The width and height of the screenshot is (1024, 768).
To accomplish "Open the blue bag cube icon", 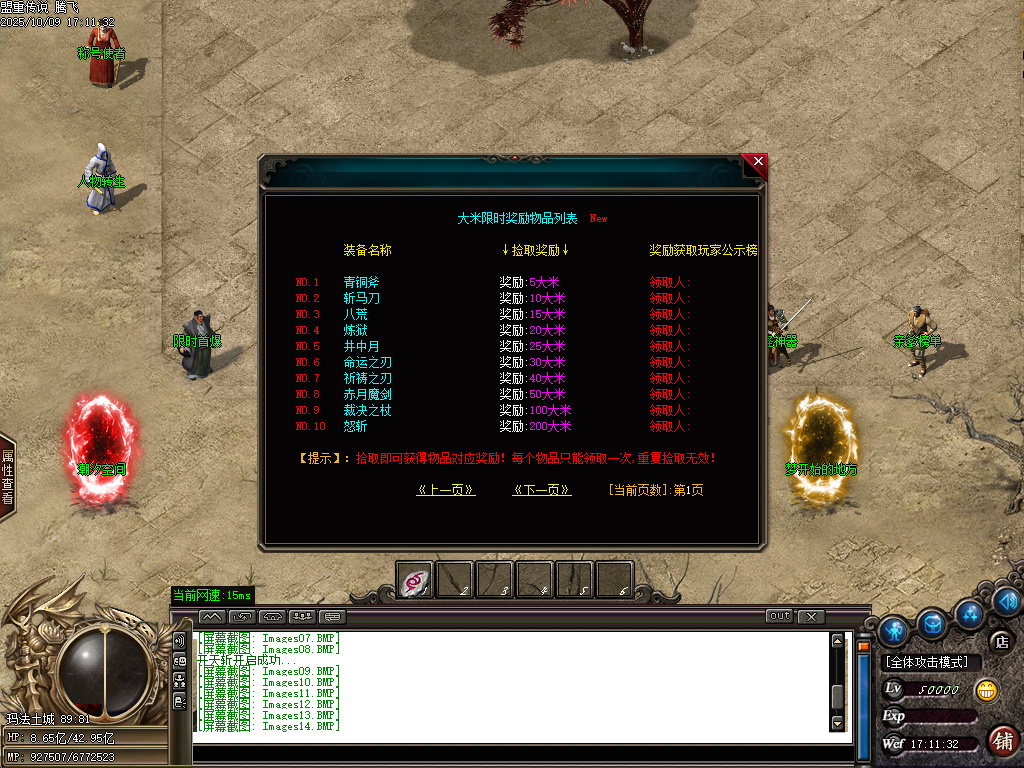I will click(x=932, y=623).
